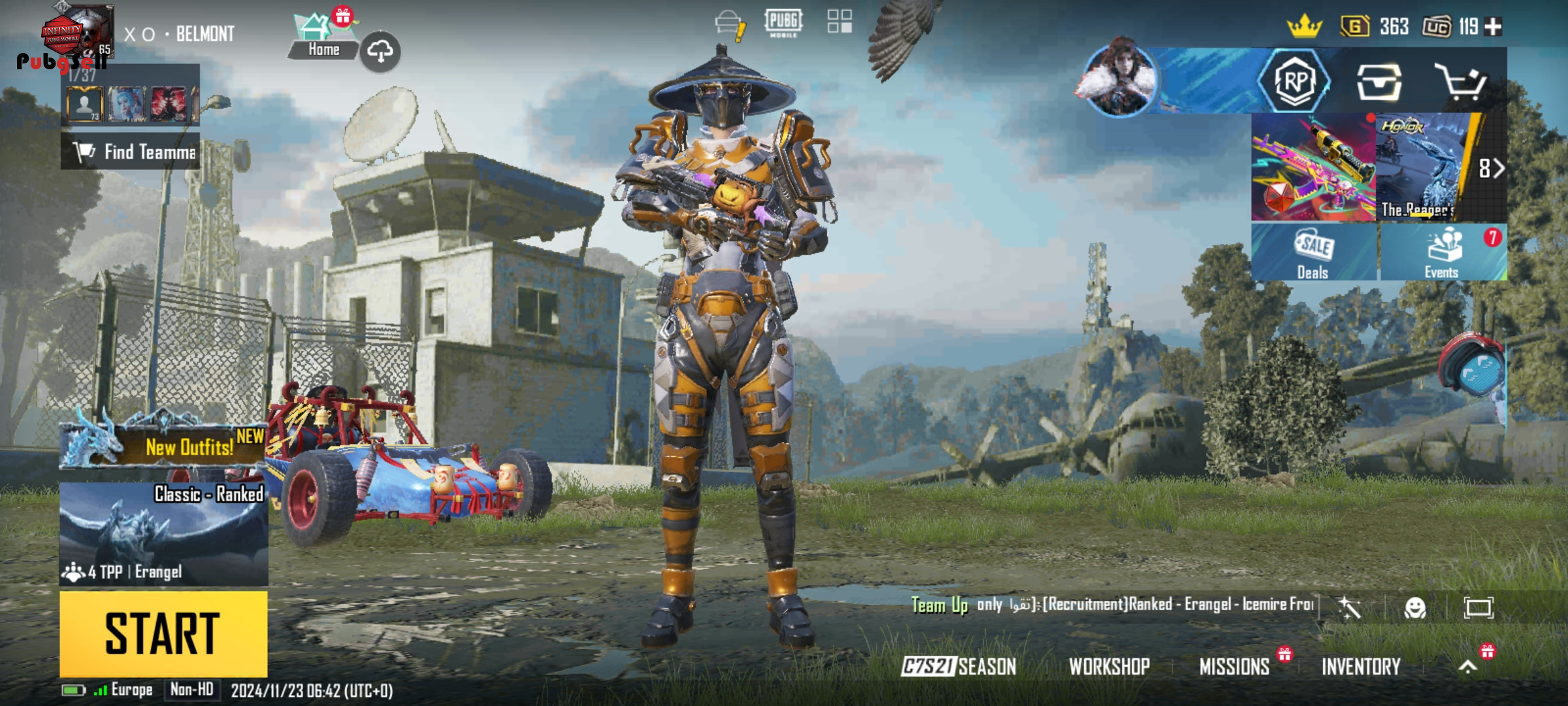Open the cloud download icon
This screenshot has width=1568, height=706.
(380, 51)
